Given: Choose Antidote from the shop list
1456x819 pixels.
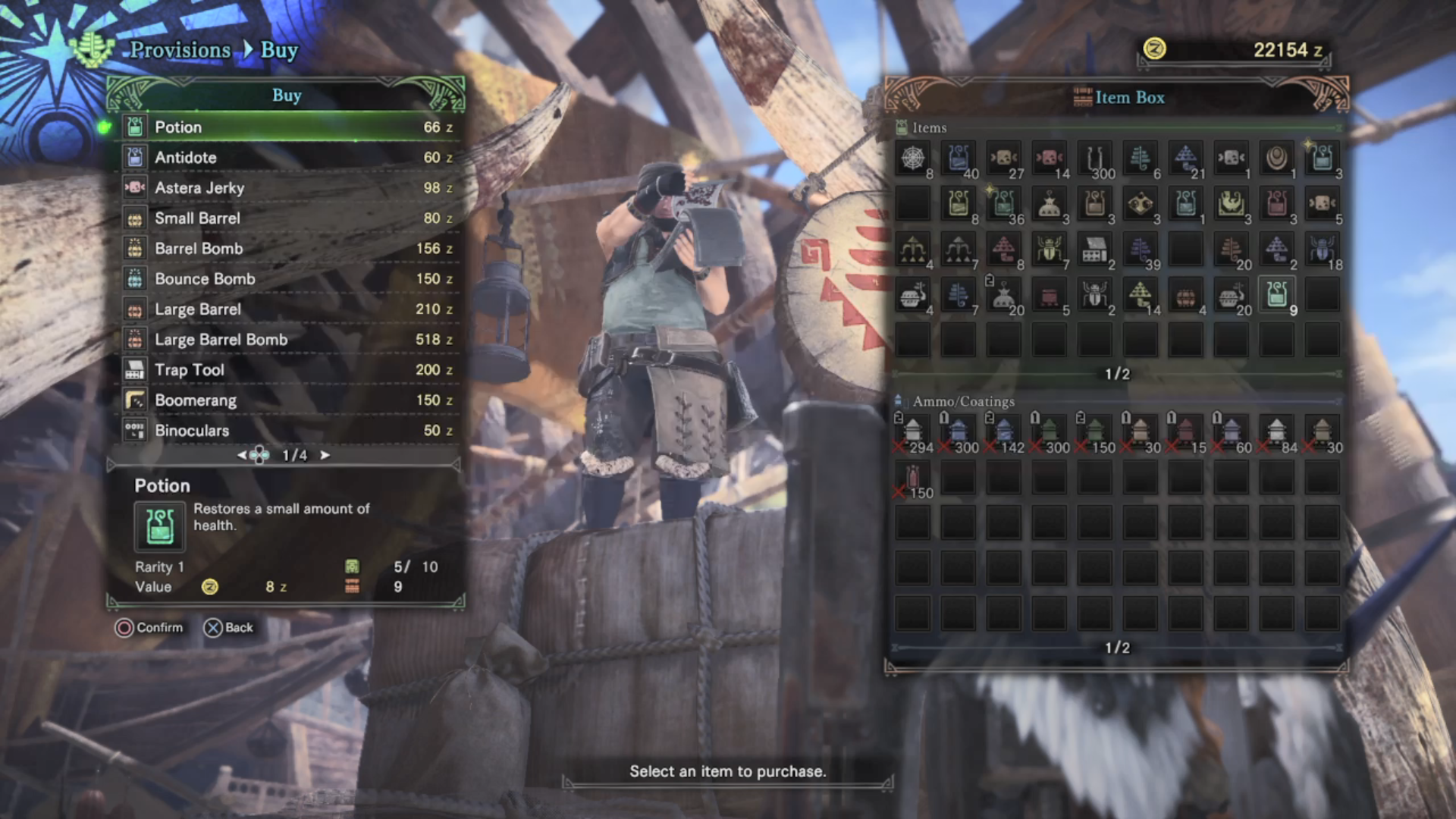Looking at the screenshot, I should 288,157.
